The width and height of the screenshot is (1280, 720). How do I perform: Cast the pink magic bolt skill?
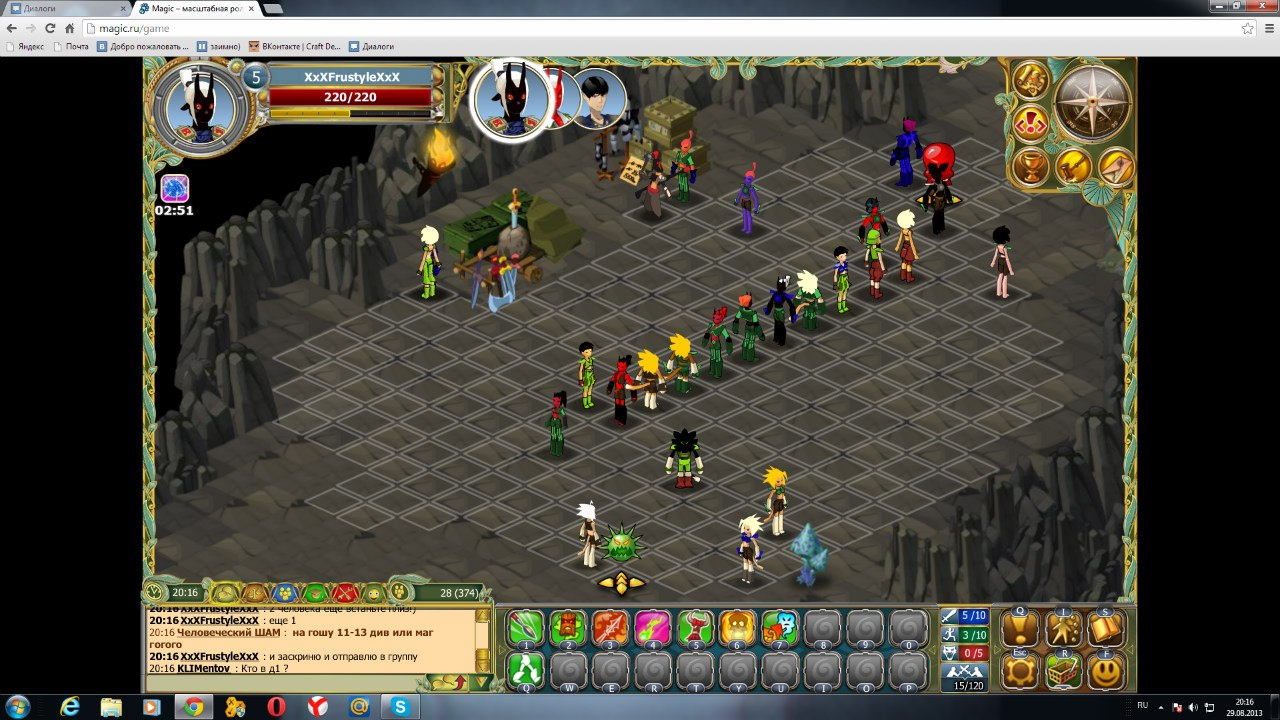pyautogui.click(x=653, y=629)
